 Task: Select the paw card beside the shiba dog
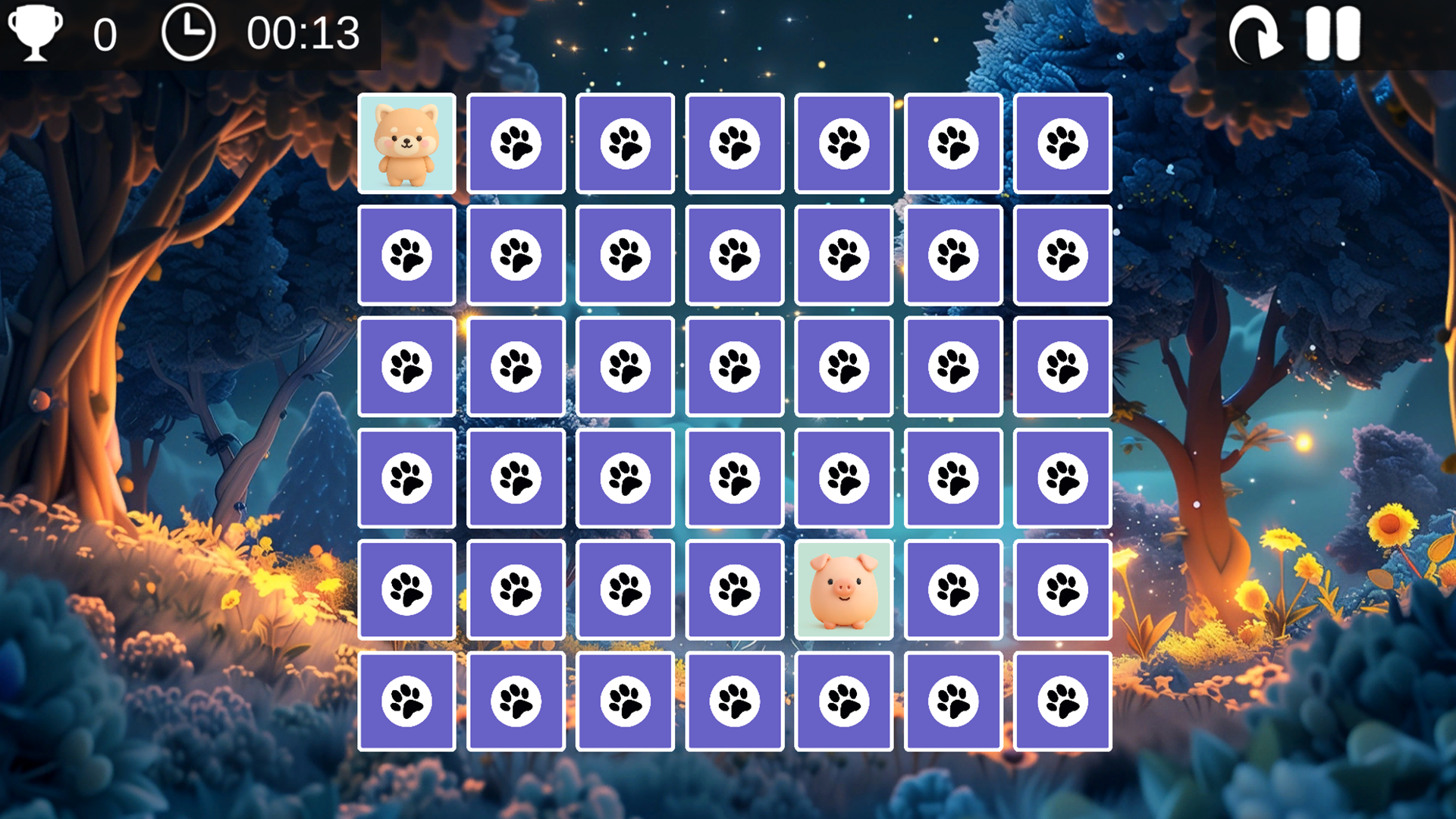[516, 143]
